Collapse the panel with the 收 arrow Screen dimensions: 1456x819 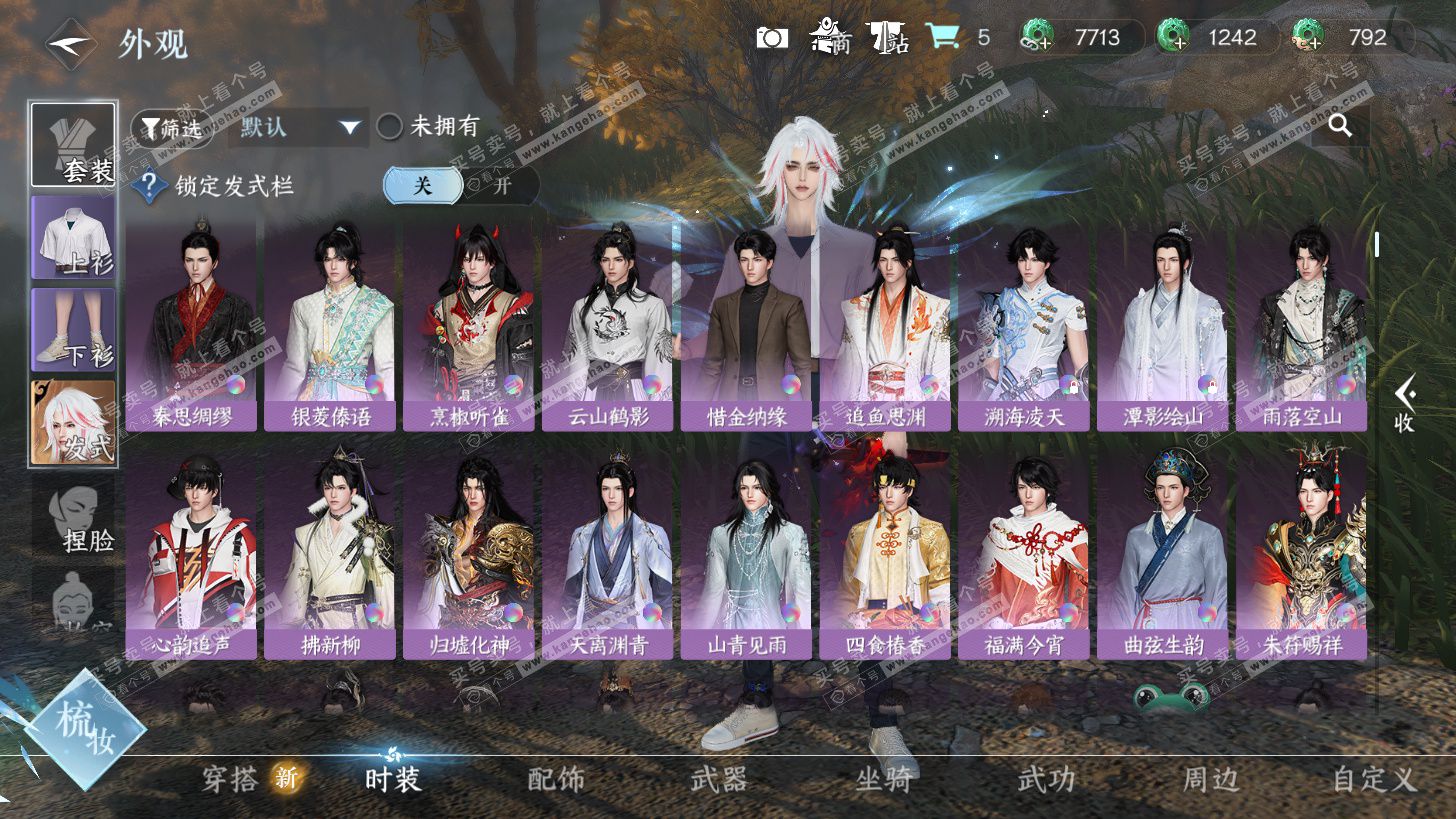click(1405, 404)
